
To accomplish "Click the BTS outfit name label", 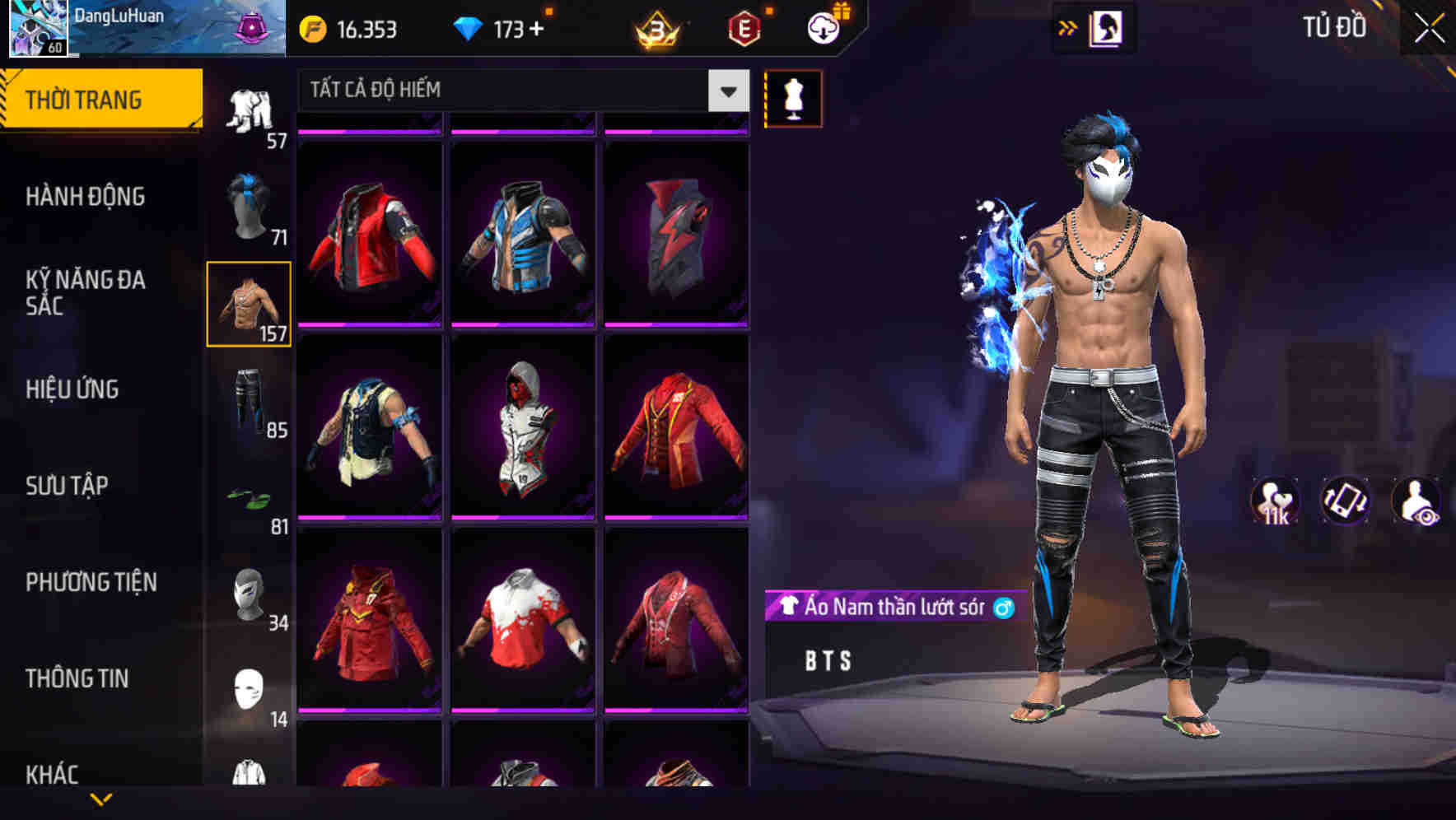I will 826,659.
